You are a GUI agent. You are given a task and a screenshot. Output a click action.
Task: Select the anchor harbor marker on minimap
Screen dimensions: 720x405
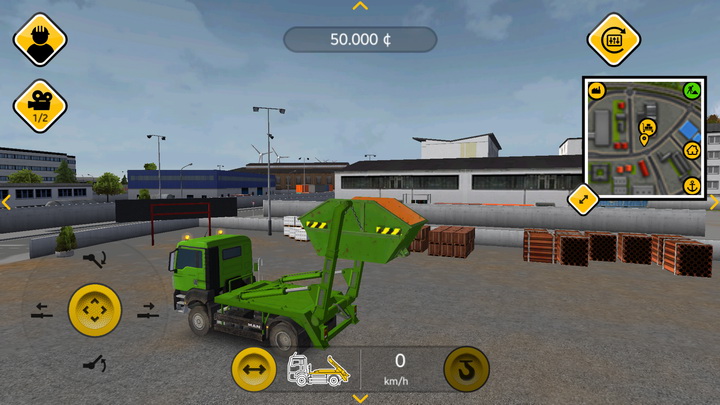(691, 186)
